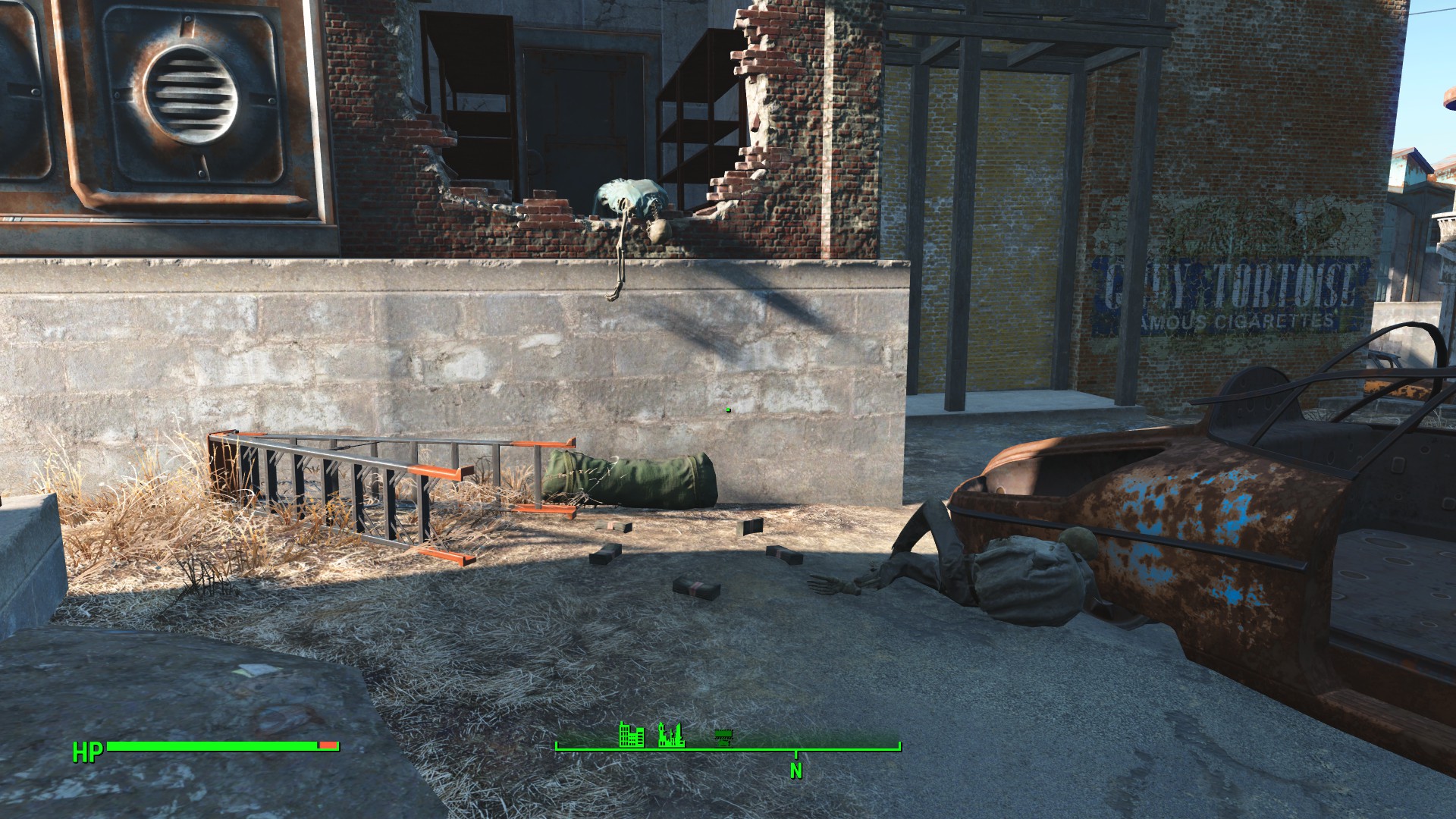Screen dimensions: 1456x819
Task: Click the office building marker on the compass
Action: click(632, 734)
